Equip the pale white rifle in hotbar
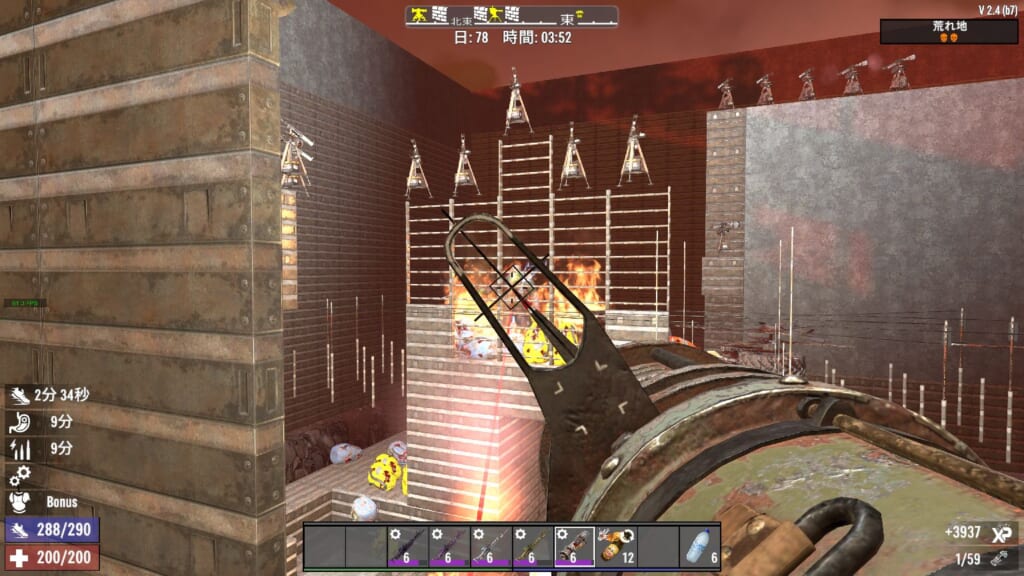The width and height of the screenshot is (1024, 576). [x=490, y=547]
